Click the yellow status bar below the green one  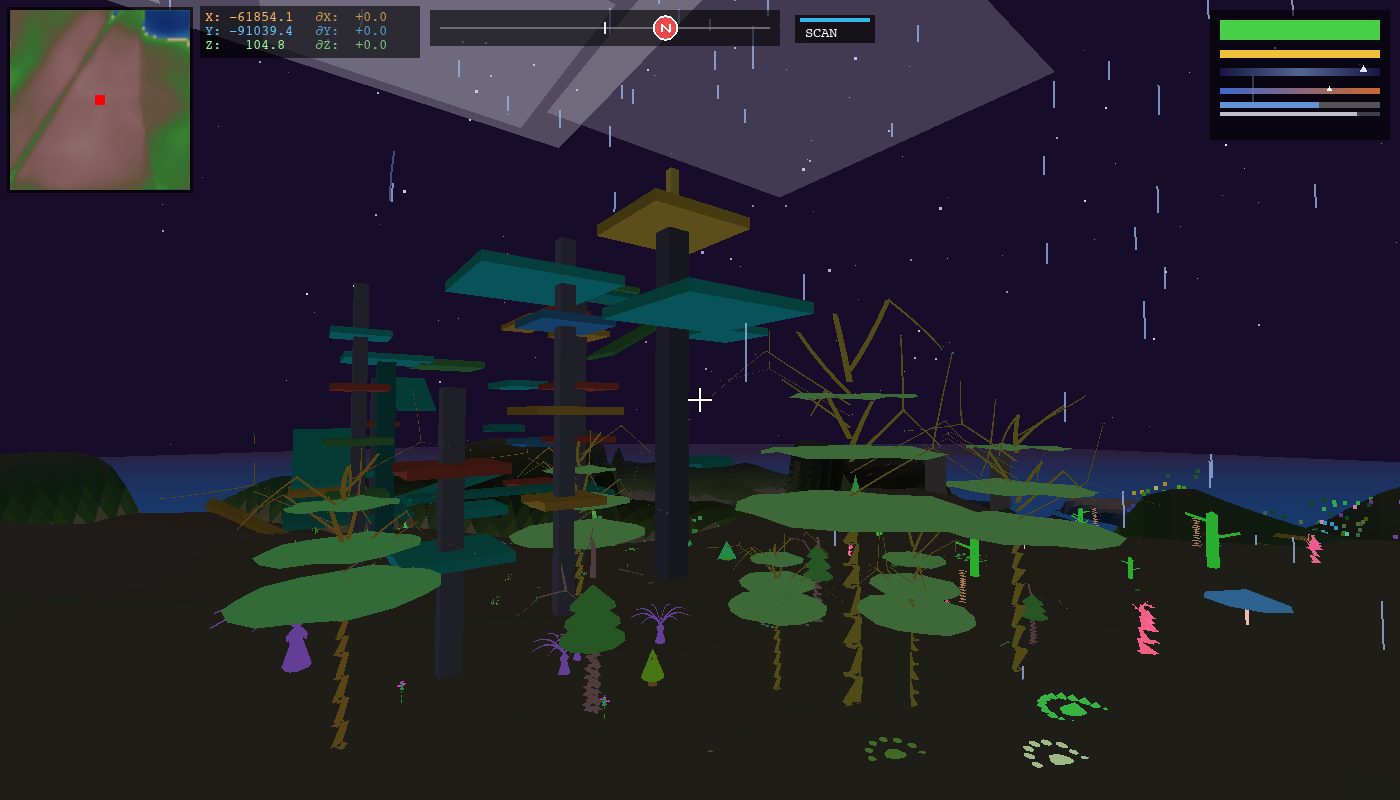pos(1299,54)
